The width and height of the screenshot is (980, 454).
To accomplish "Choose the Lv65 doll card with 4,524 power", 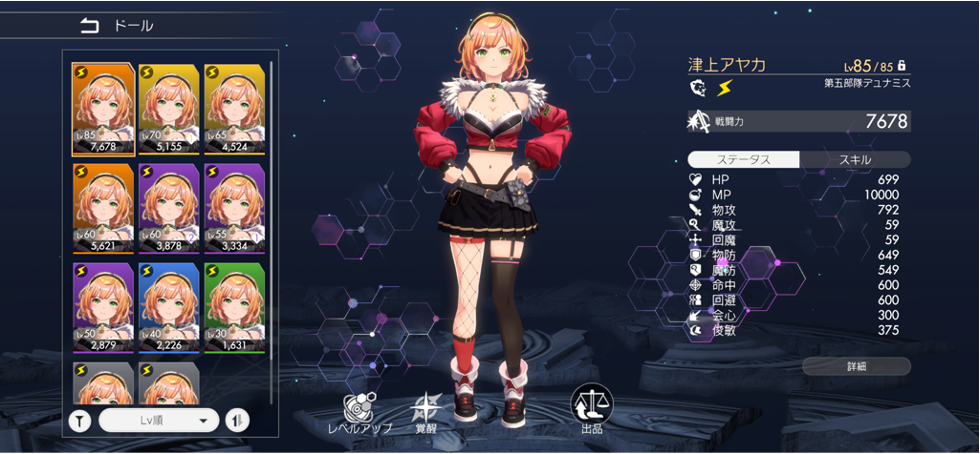I will point(235,108).
